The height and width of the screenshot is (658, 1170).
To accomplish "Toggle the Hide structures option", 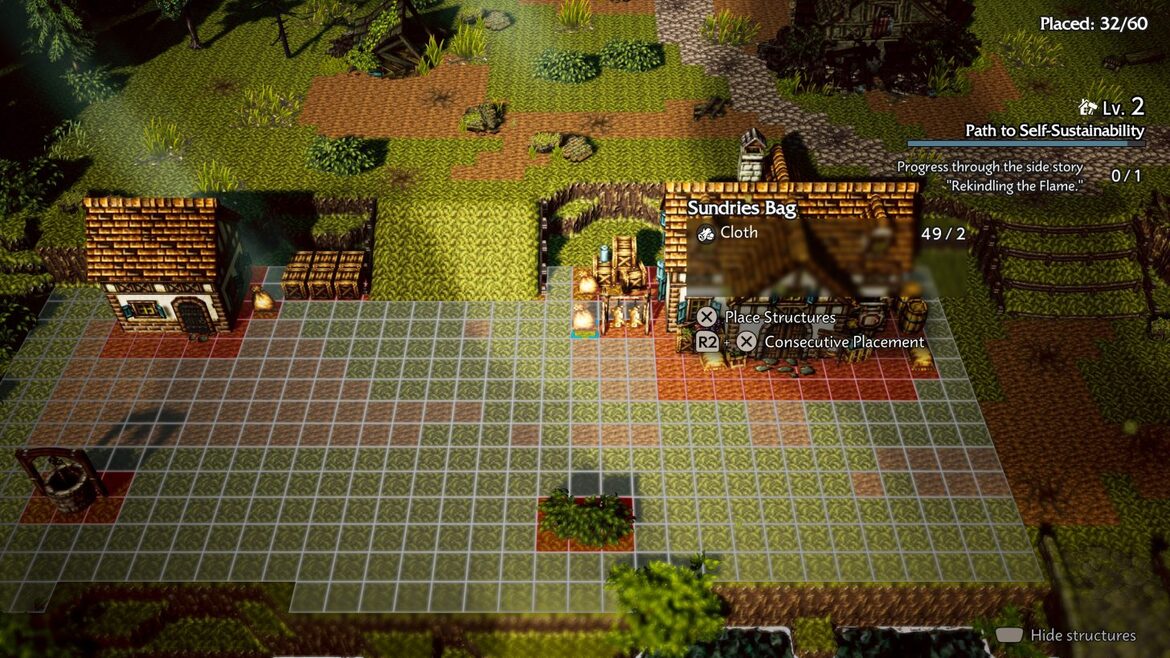I will point(1082,635).
